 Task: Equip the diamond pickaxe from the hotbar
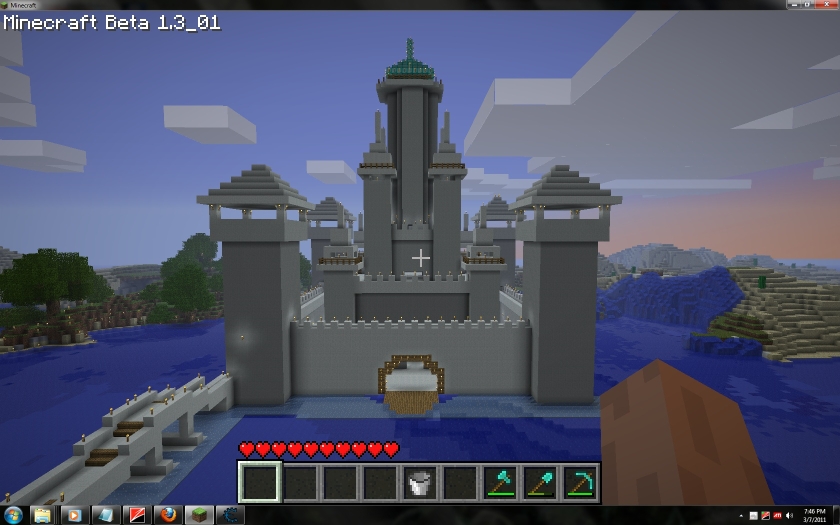coord(579,483)
